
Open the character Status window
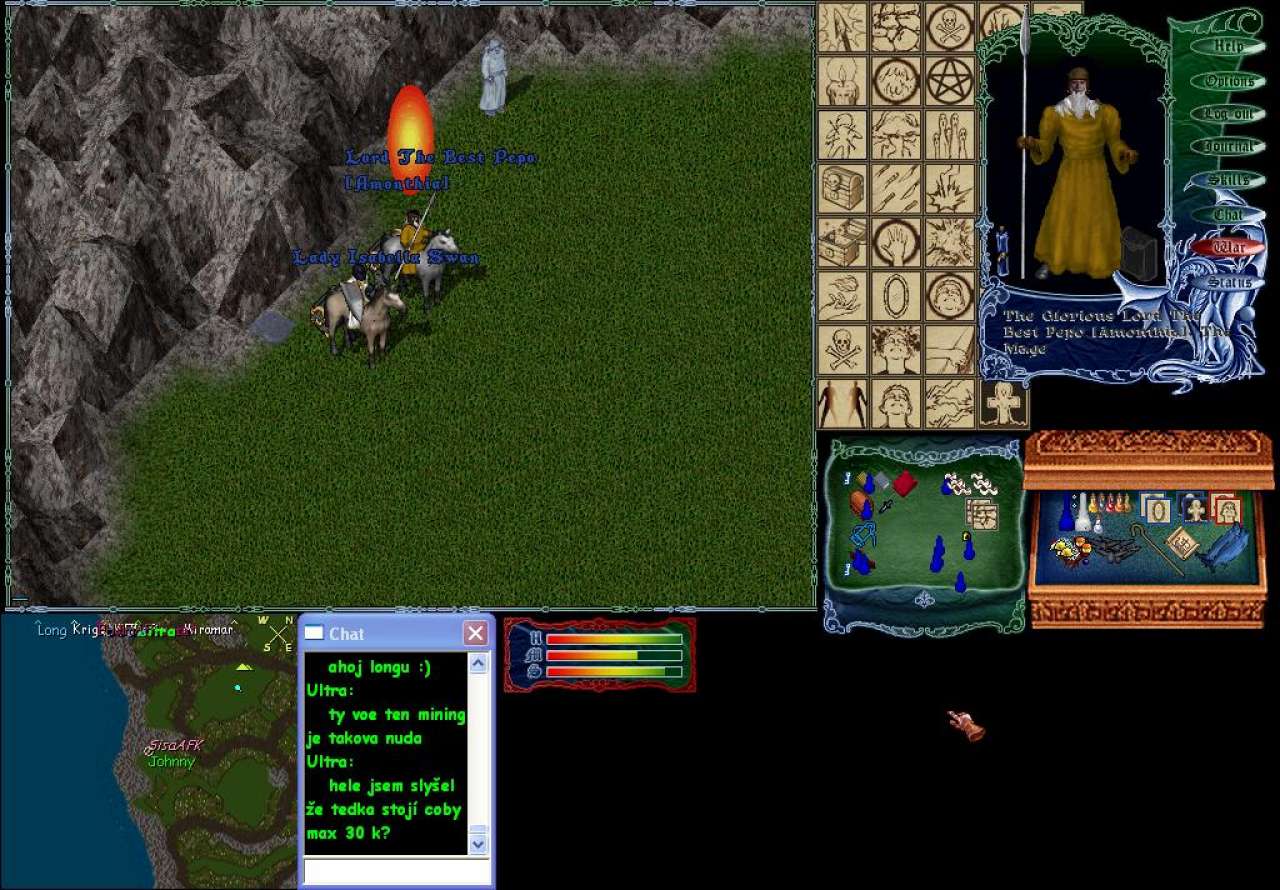click(1228, 282)
